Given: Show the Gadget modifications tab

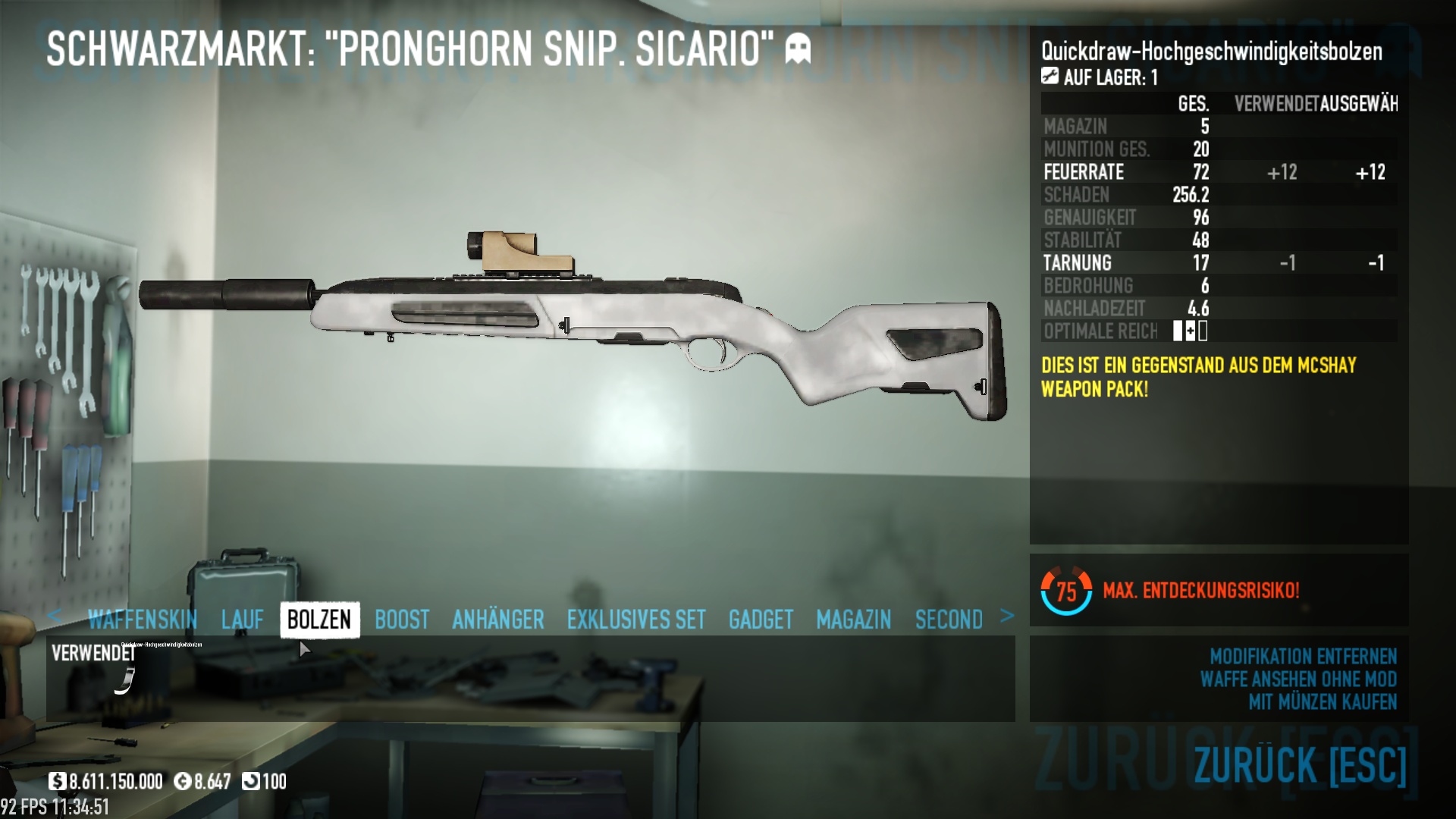Looking at the screenshot, I should (761, 620).
